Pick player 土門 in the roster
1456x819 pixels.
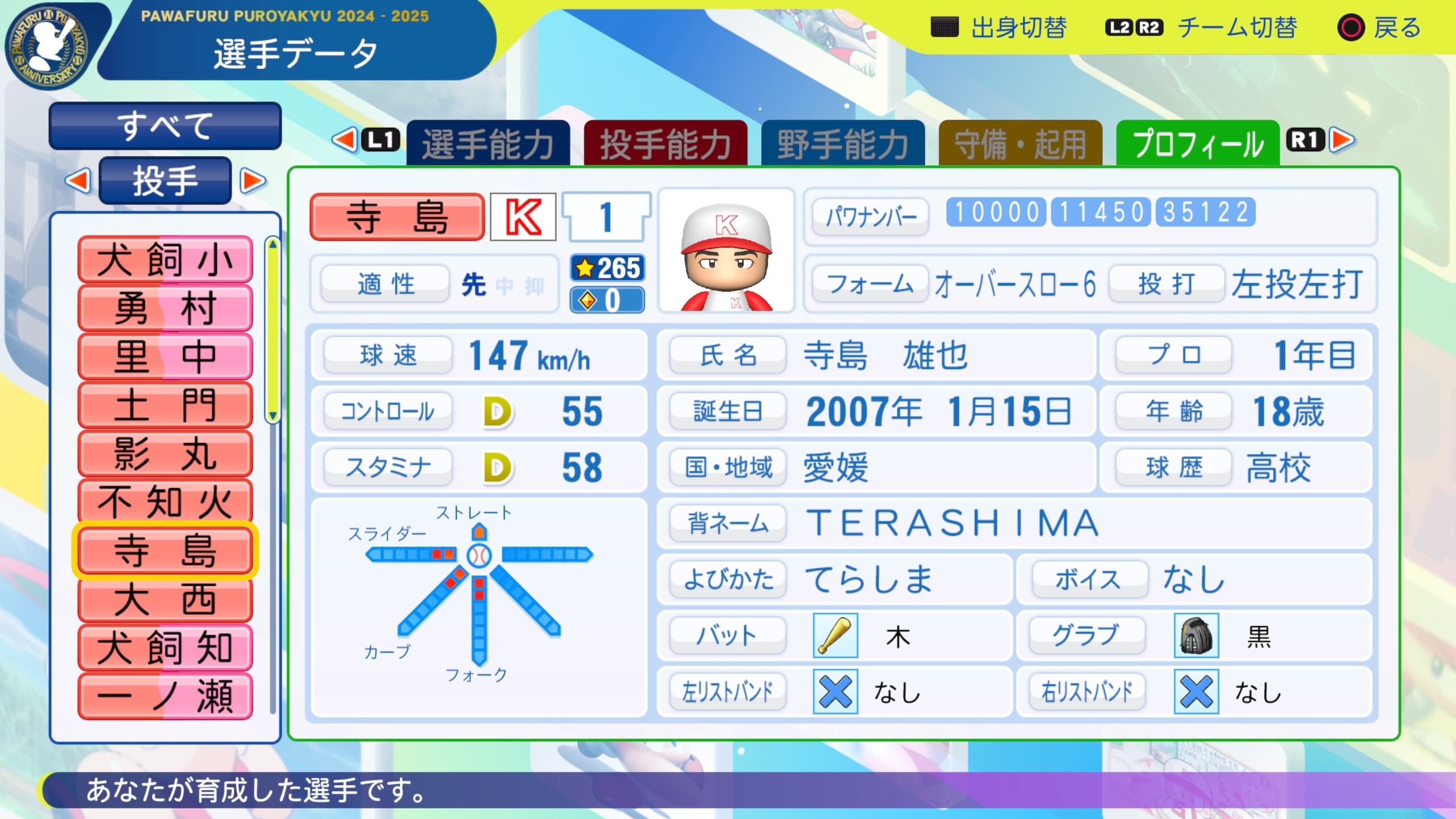click(165, 405)
